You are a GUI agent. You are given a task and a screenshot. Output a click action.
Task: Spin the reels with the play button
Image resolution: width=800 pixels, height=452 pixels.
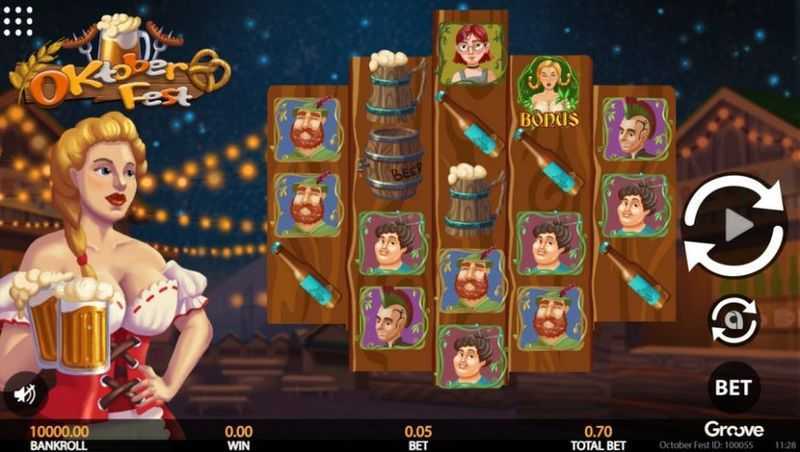coord(733,225)
